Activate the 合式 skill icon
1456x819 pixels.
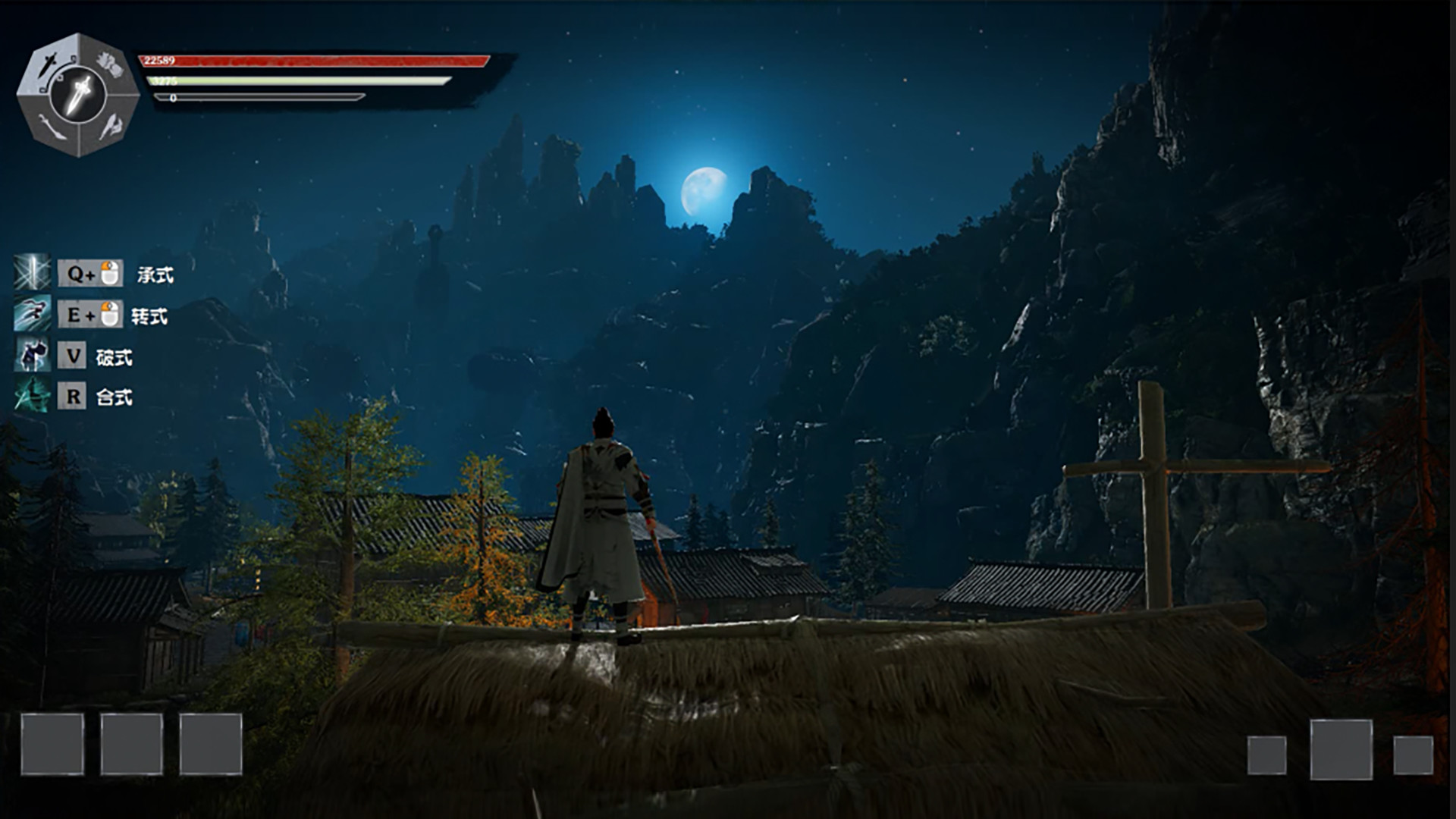(x=33, y=396)
